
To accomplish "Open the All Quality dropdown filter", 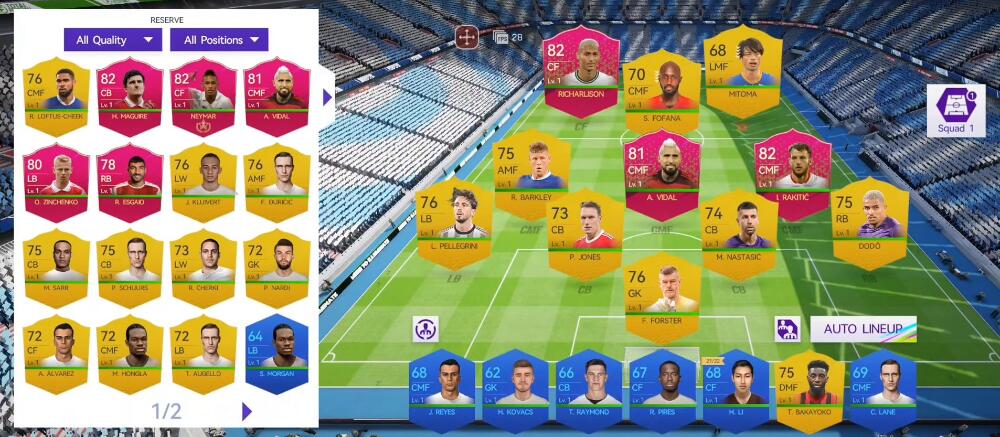I will point(112,40).
